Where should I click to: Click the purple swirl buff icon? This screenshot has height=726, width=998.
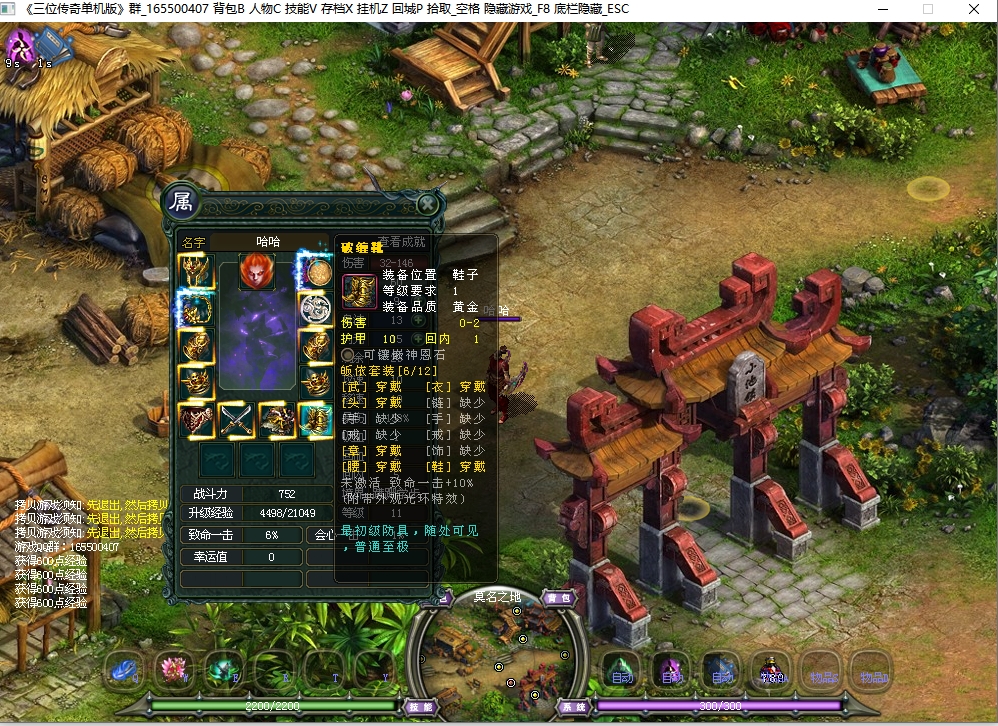click(19, 45)
